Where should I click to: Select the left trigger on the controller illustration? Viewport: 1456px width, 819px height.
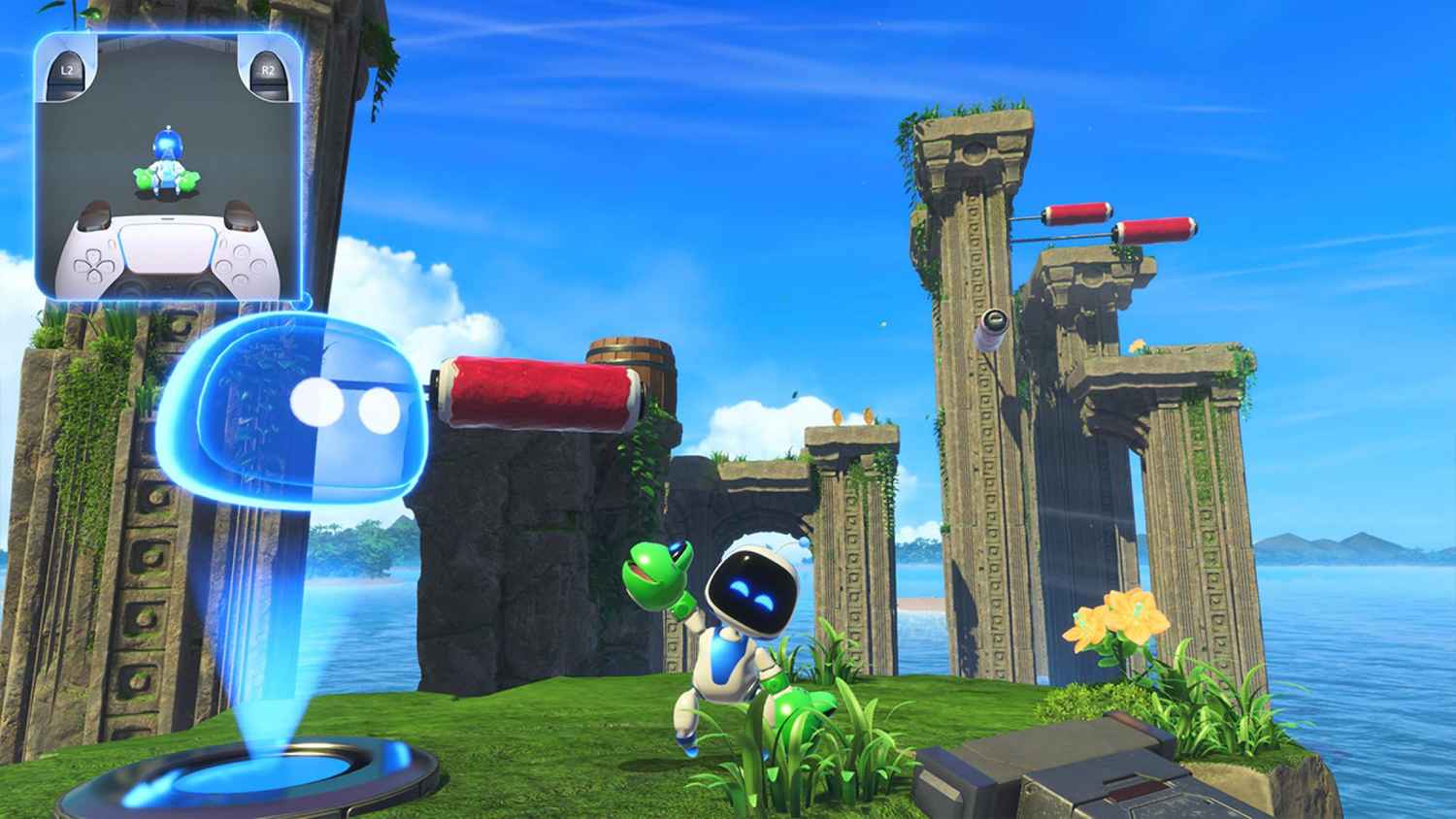(x=93, y=215)
